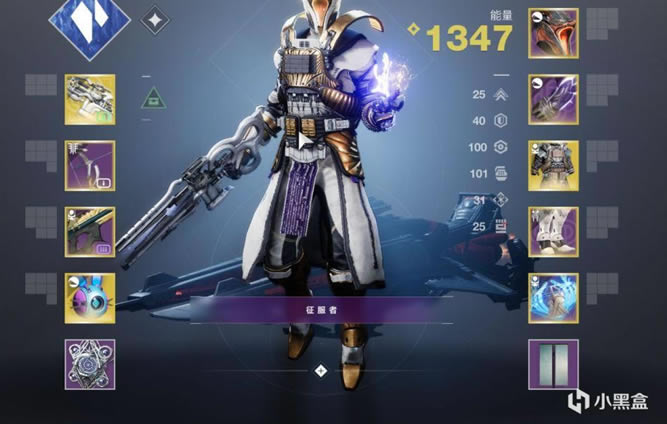Inspect the purple seasonal artifact slot
667x424 pixels.
90,364
